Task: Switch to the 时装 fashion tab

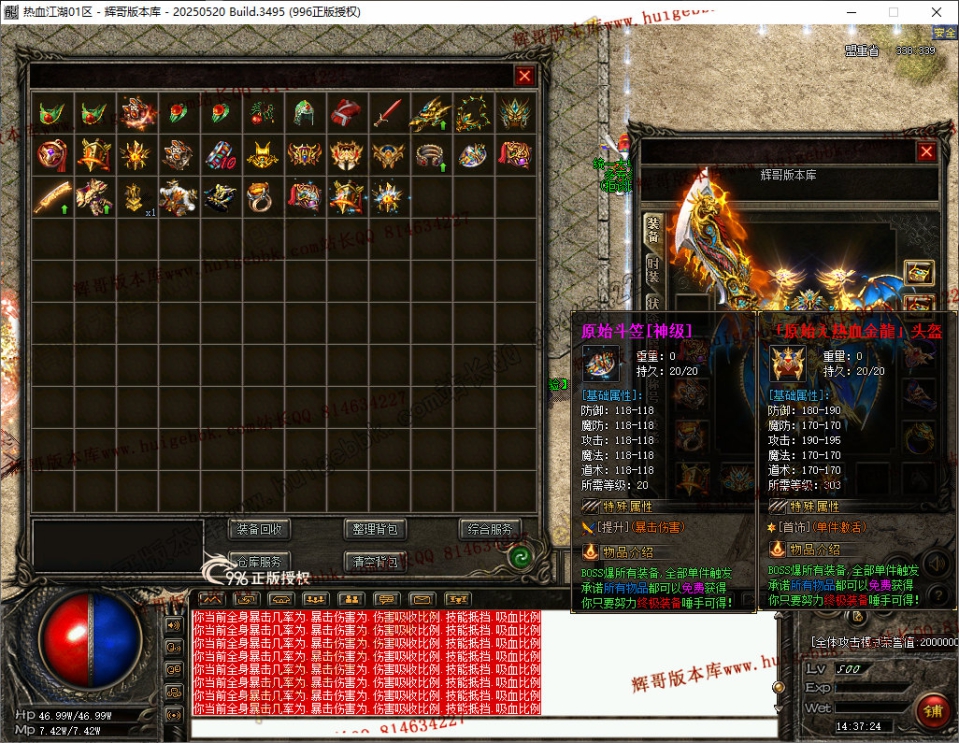Action: [x=652, y=270]
